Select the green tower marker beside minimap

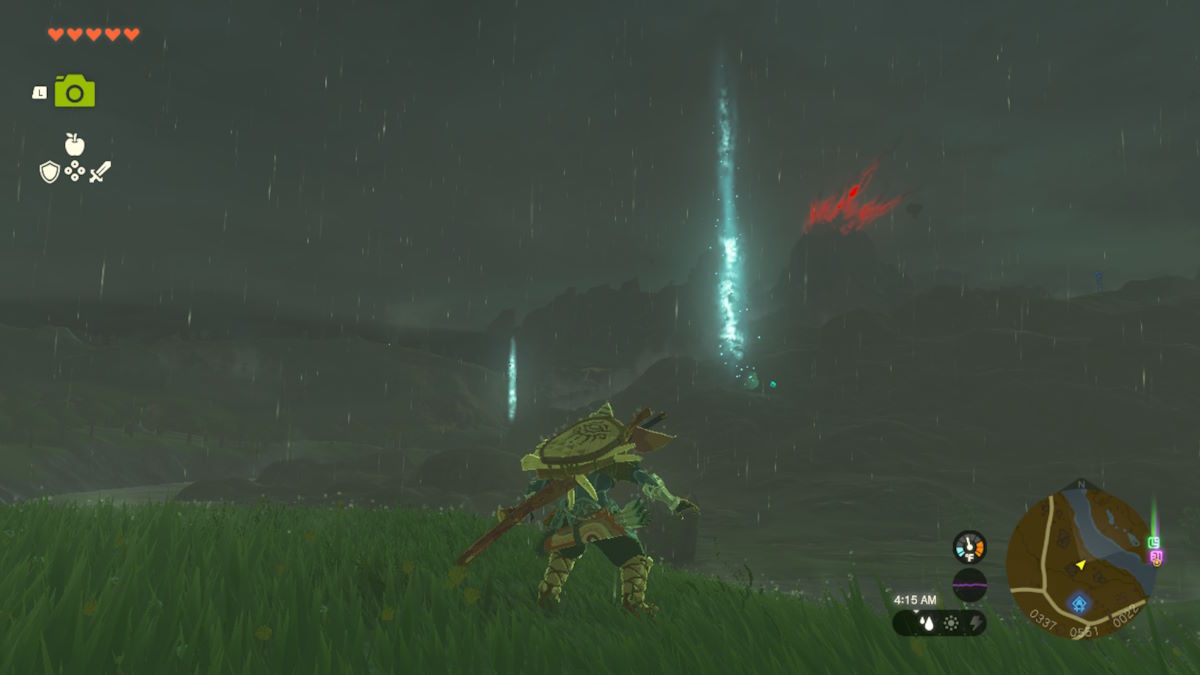(1154, 541)
